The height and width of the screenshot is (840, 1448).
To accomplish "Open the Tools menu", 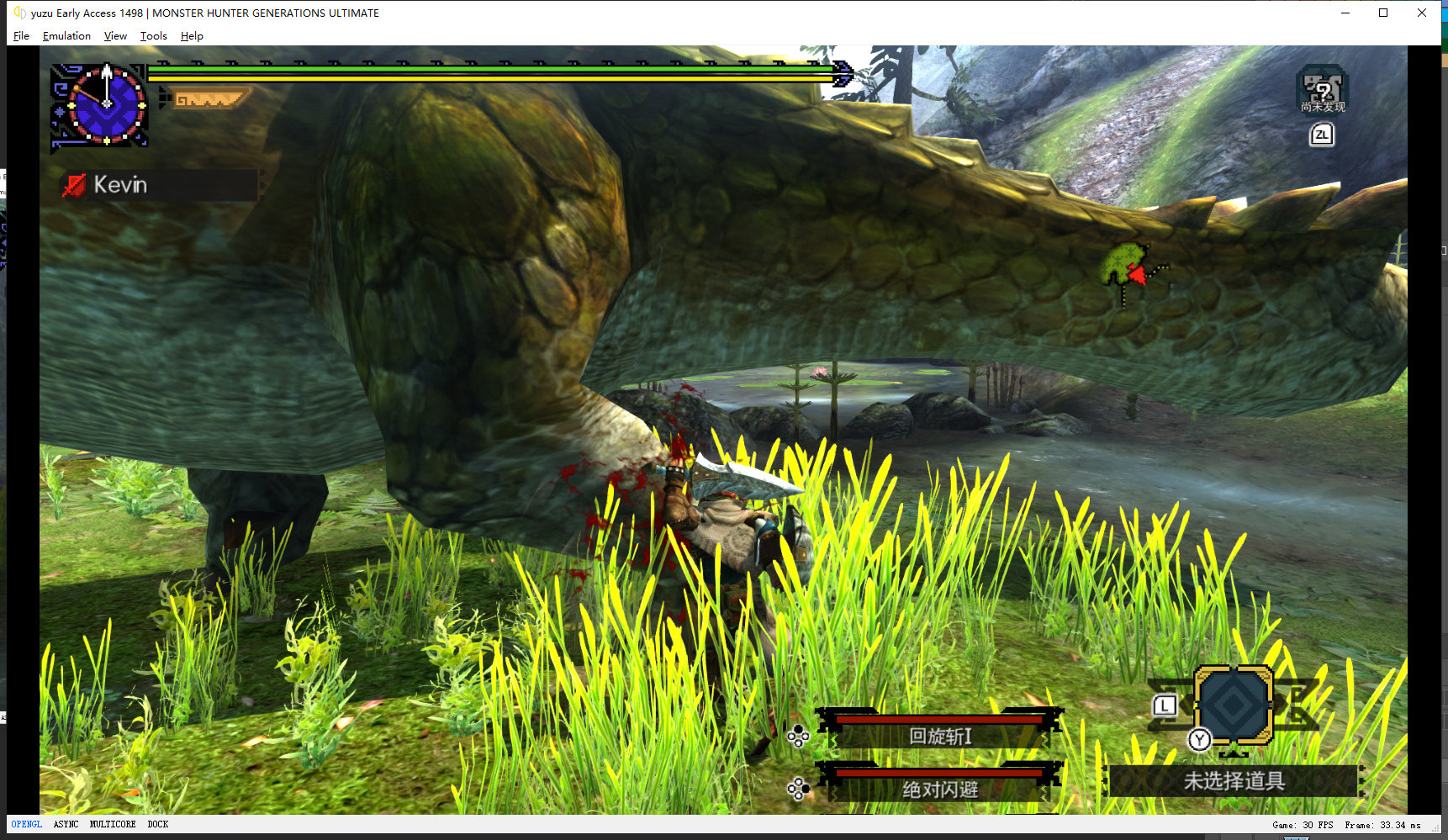I will (x=153, y=36).
